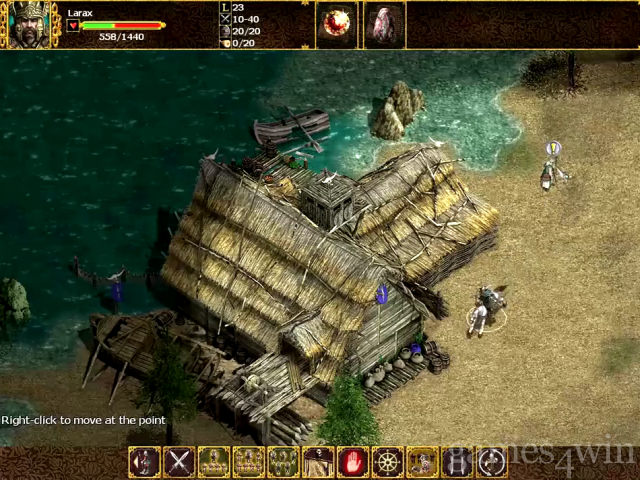Click the circular arrows button at toolbar end

[492, 462]
